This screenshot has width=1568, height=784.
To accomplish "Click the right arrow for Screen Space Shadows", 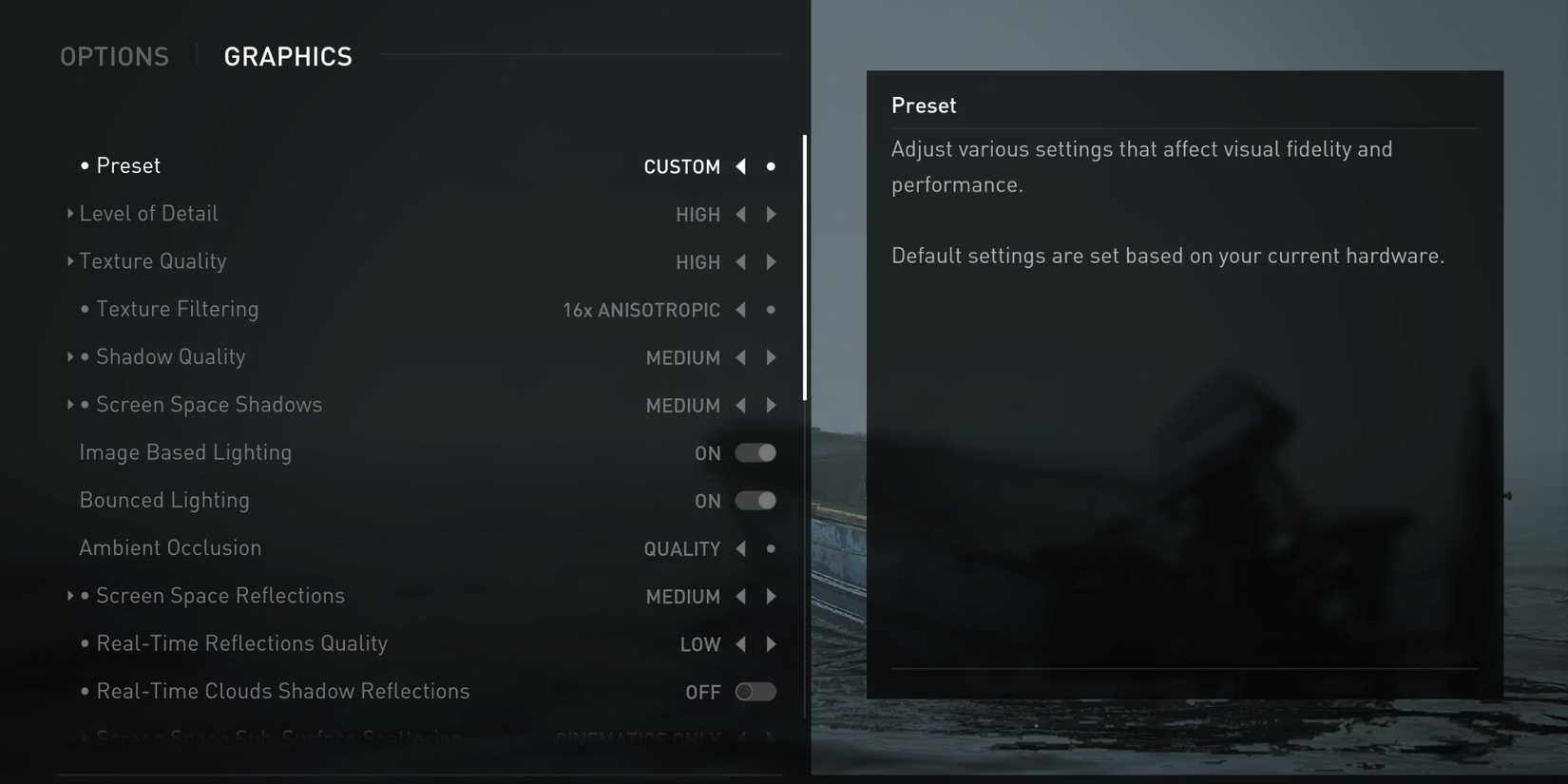I will [772, 405].
